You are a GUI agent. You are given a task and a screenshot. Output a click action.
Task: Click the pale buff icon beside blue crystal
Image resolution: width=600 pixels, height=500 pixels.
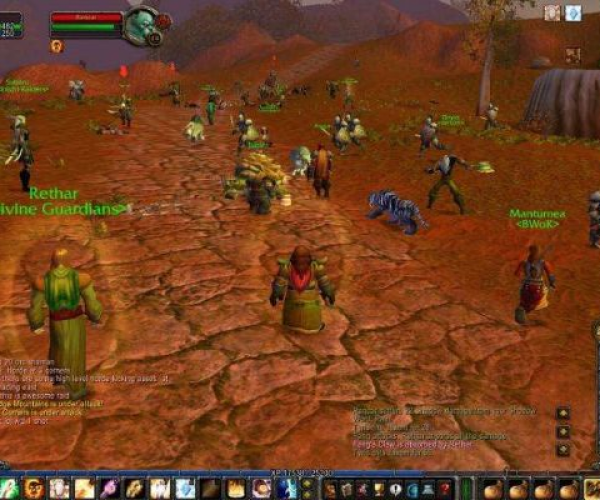[x=552, y=13]
